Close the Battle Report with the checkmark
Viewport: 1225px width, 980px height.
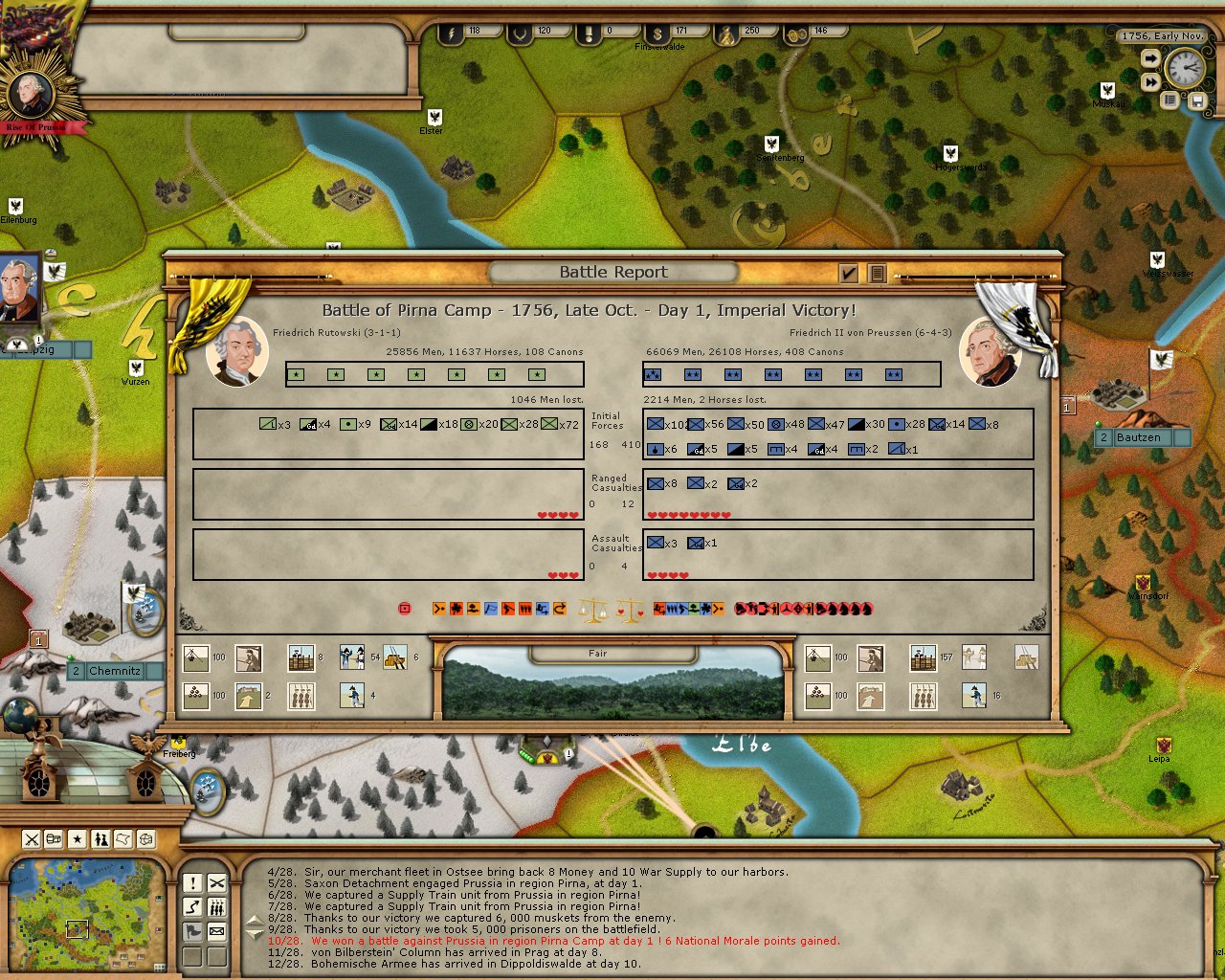[848, 274]
